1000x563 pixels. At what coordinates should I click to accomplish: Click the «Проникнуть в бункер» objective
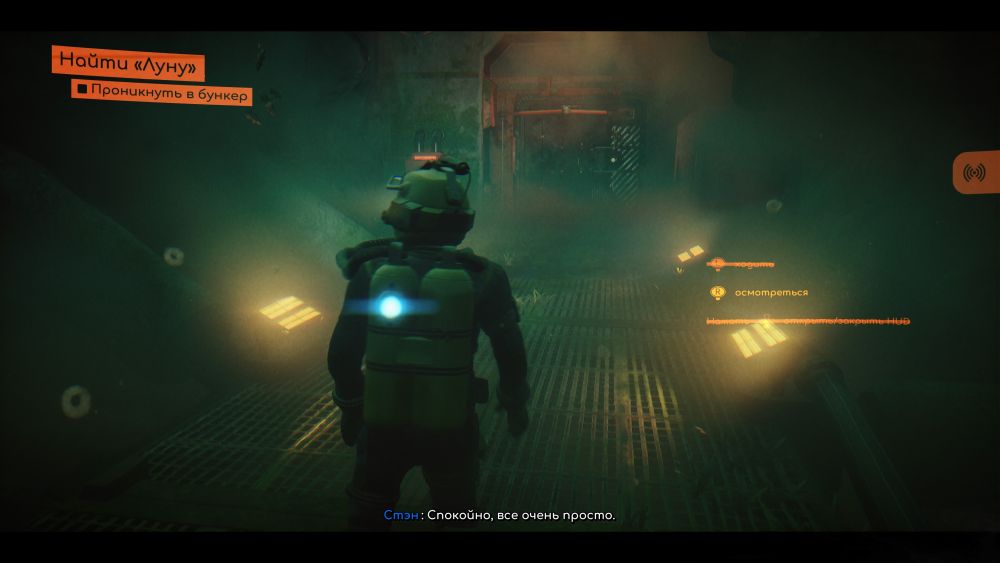pyautogui.click(x=163, y=93)
